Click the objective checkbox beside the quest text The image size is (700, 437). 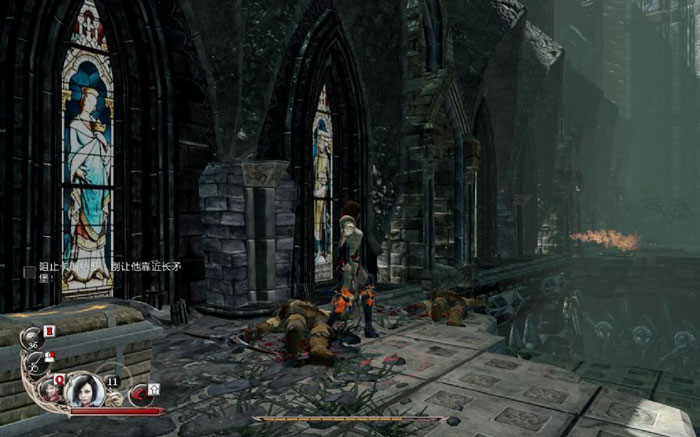click(x=30, y=268)
